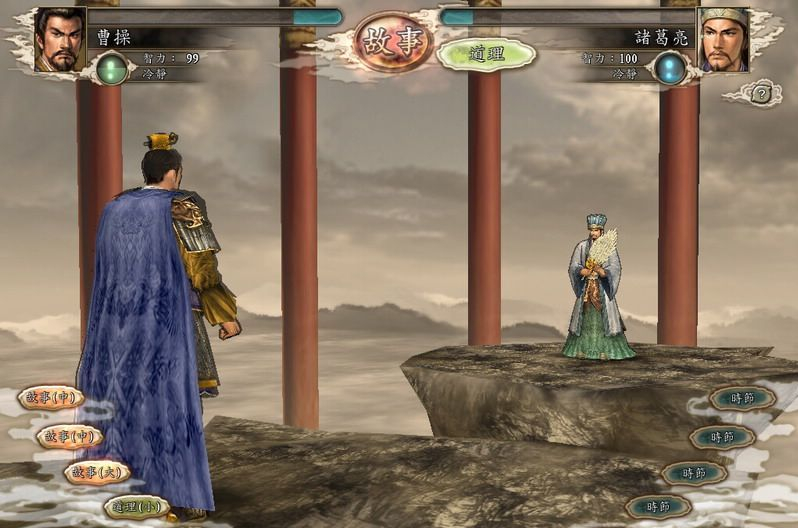
Task: Click the blue orb beside 諸葛亮
Action: click(669, 69)
